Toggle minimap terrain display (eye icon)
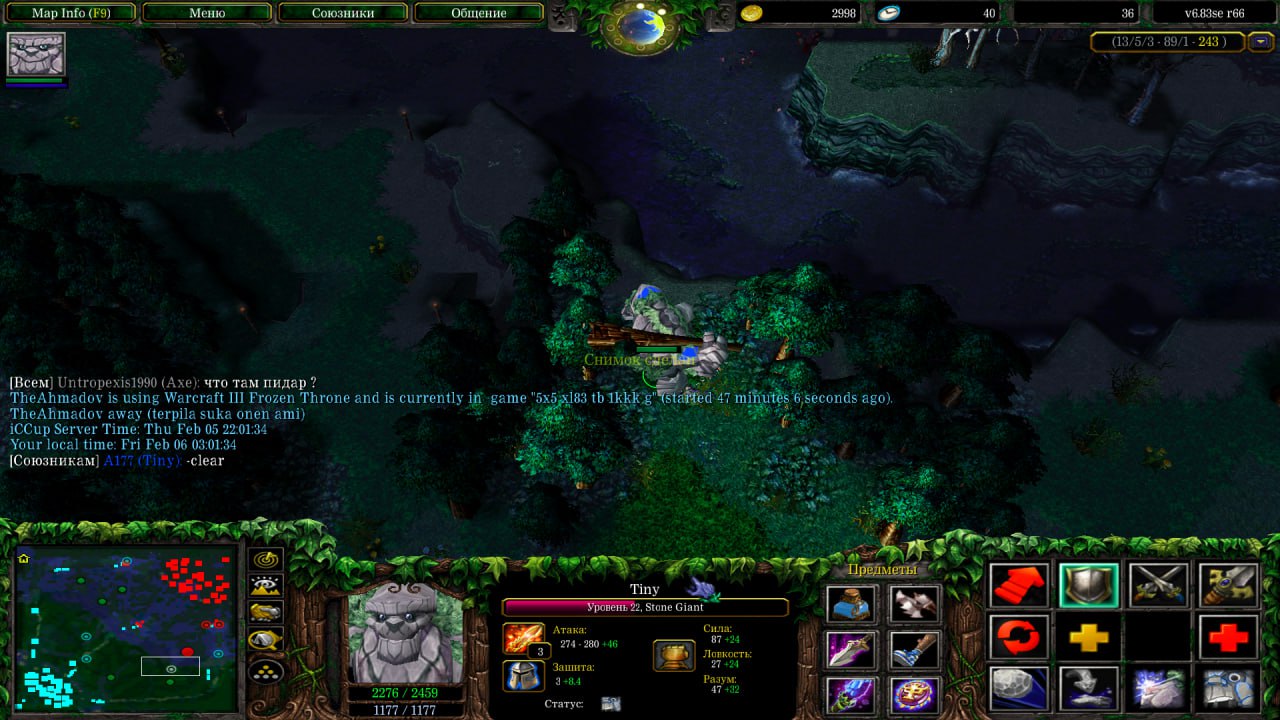This screenshot has width=1280, height=720. click(x=267, y=586)
